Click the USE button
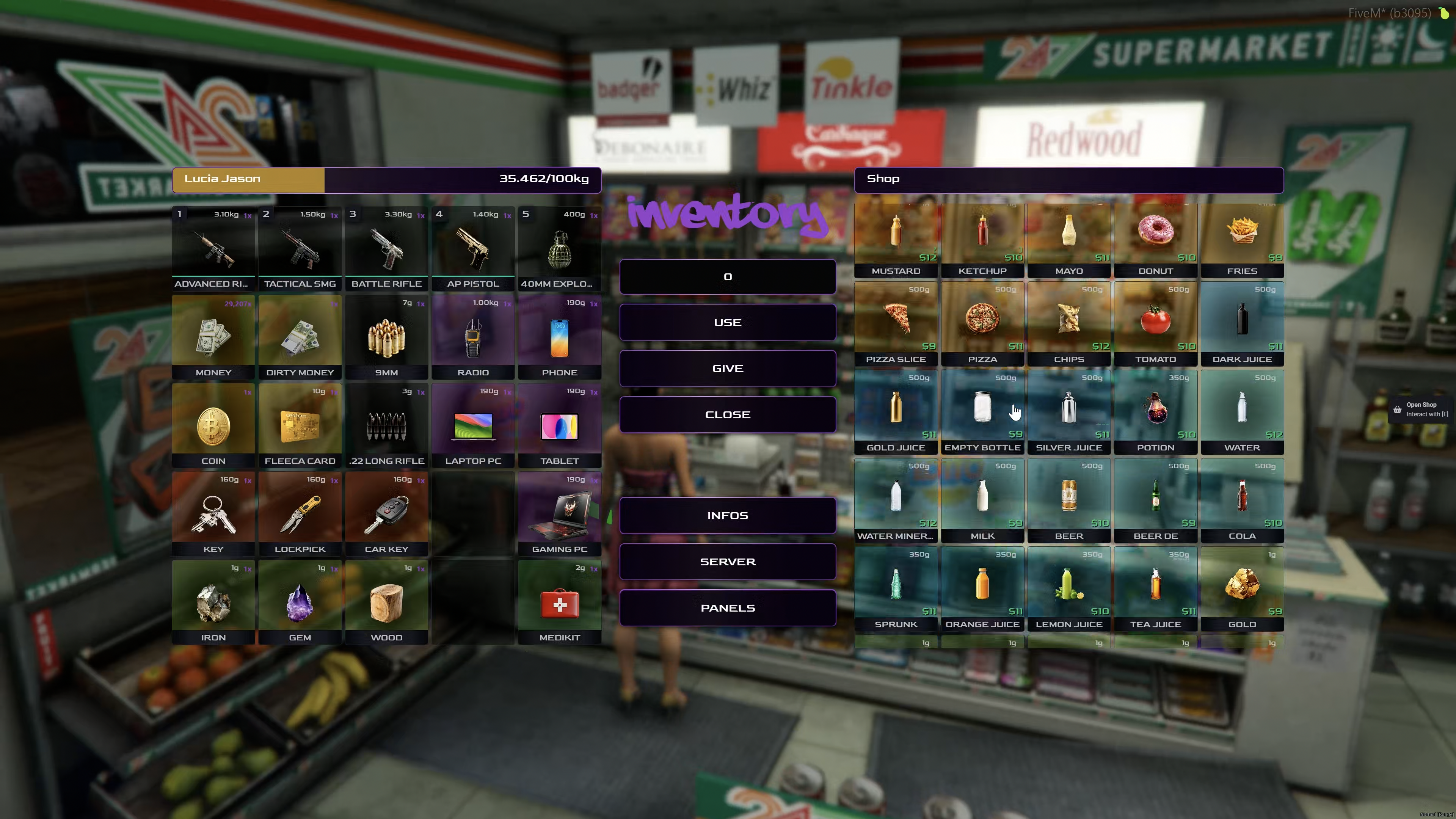The width and height of the screenshot is (1456, 819). tap(728, 322)
